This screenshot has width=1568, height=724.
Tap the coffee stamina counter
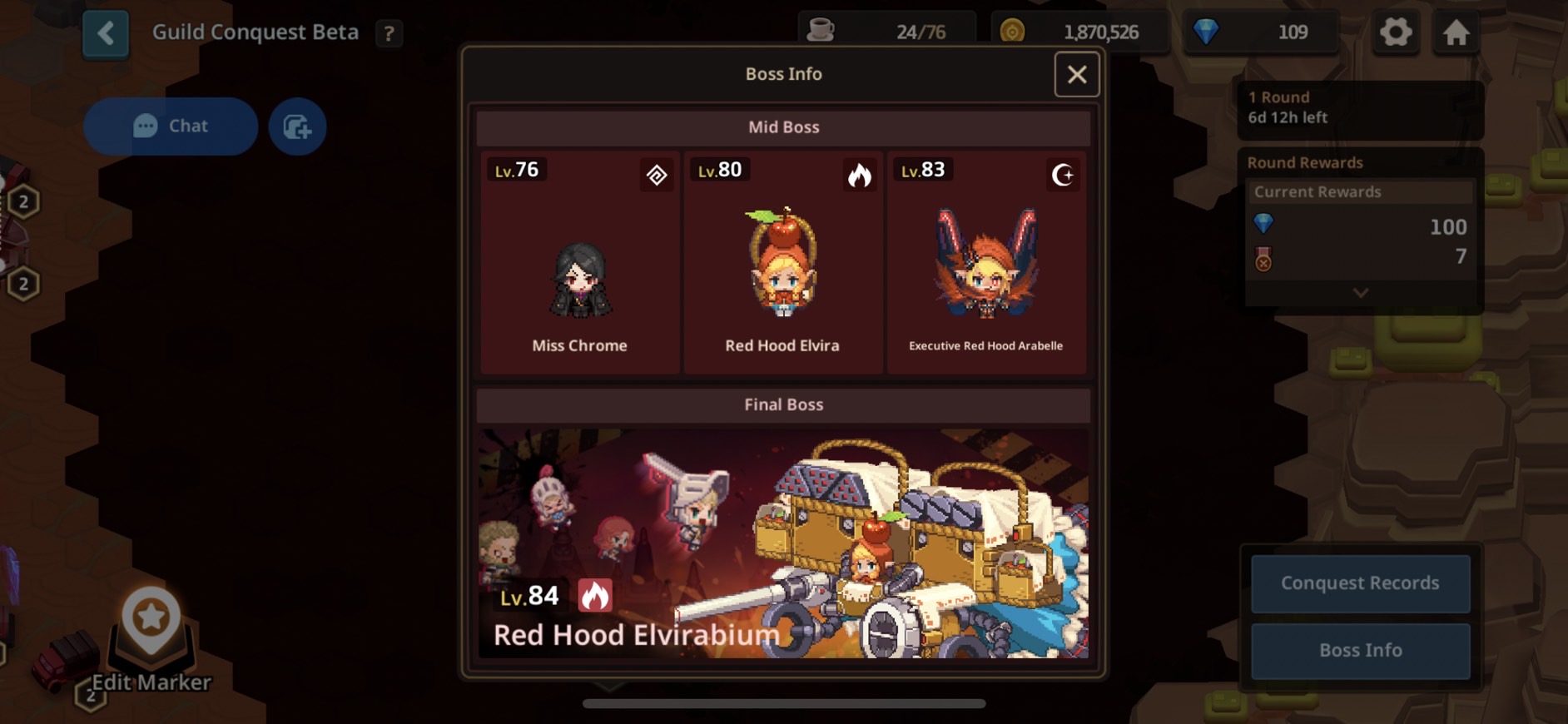886,32
